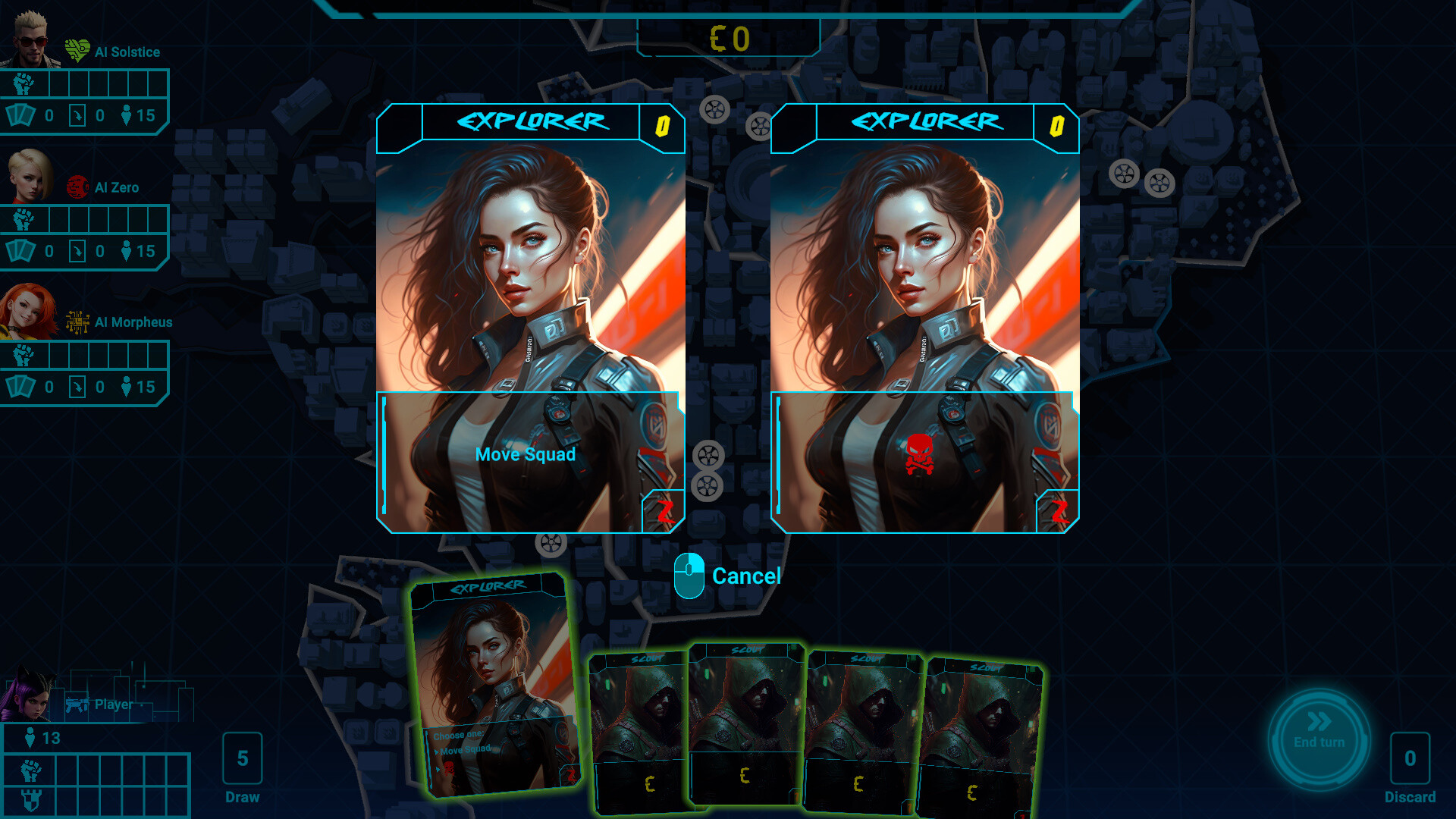Click the red arrow on the right Explorer card corner
Image resolution: width=1456 pixels, height=819 pixels.
[1060, 510]
